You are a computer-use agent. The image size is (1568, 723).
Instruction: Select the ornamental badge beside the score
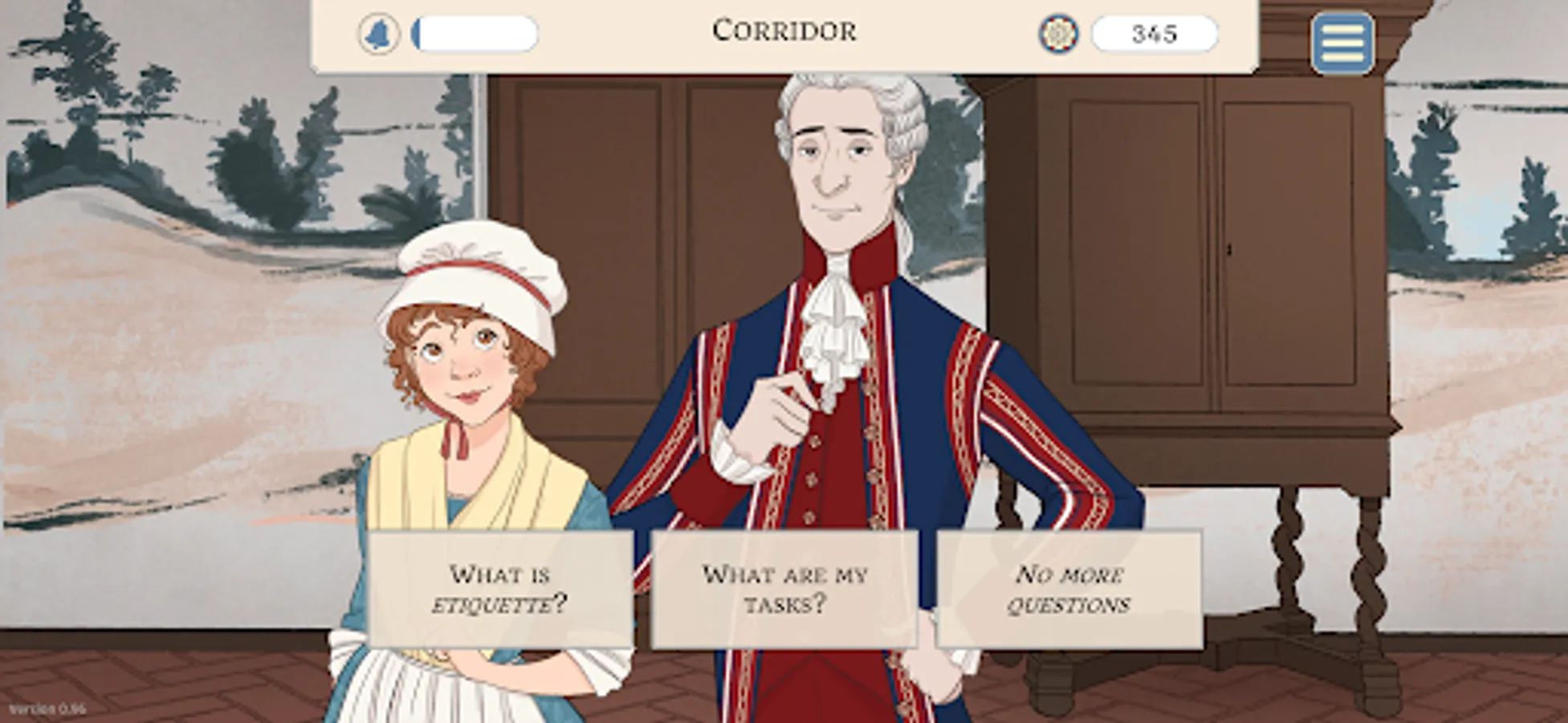click(1059, 34)
